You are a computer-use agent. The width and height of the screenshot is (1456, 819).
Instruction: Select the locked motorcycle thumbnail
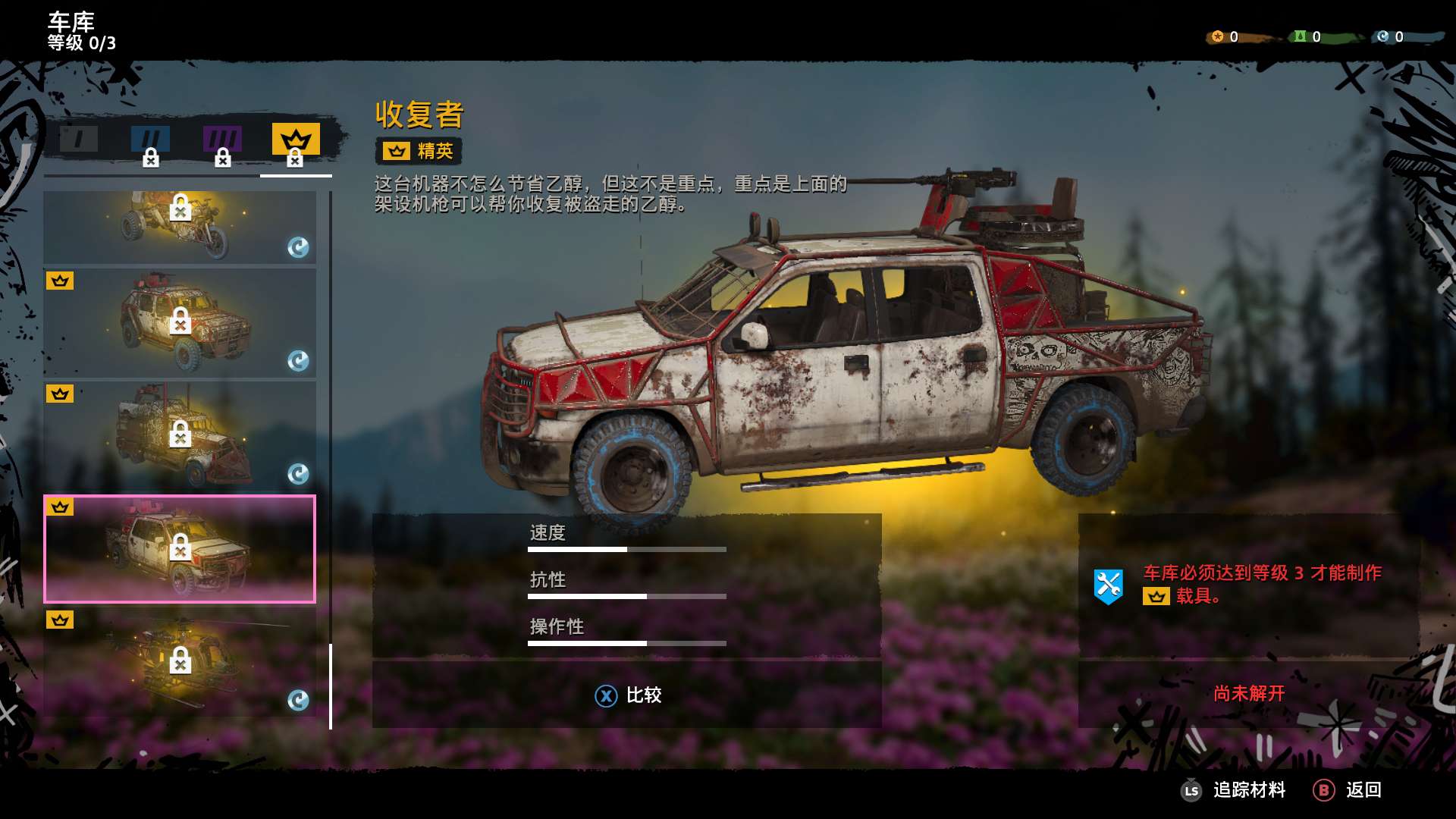(180, 227)
